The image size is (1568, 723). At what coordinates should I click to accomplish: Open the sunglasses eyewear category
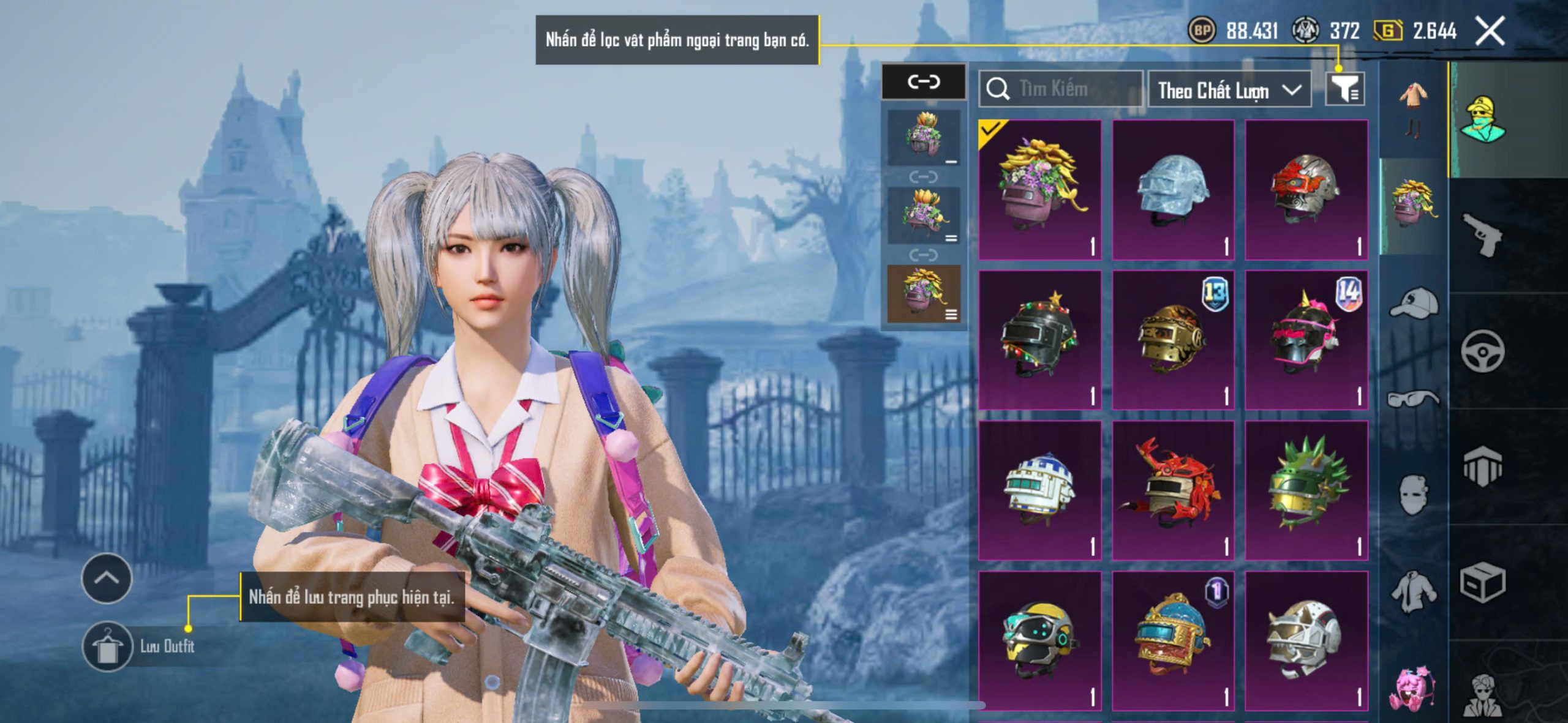[1413, 399]
